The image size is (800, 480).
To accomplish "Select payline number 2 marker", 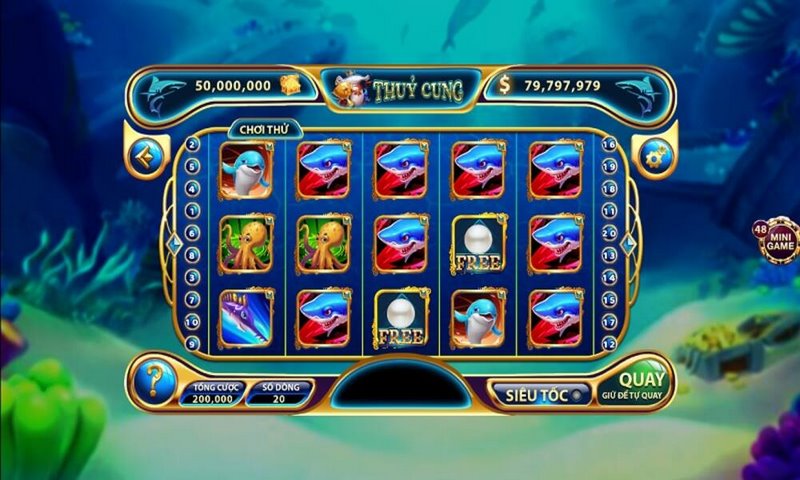I will pos(192,144).
